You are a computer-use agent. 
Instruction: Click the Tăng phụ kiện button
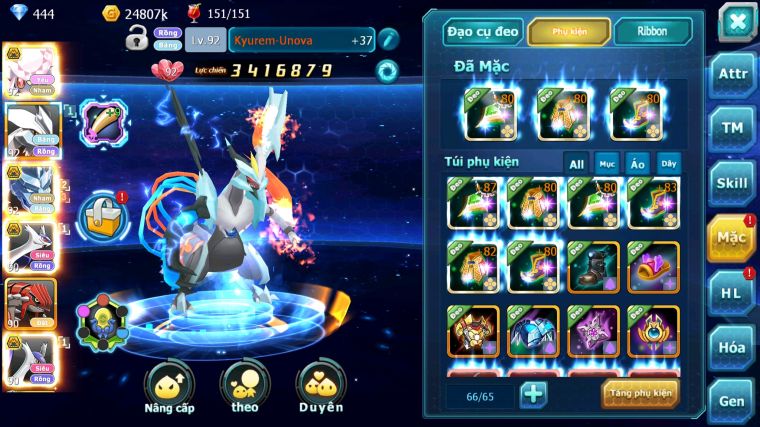[x=640, y=393]
